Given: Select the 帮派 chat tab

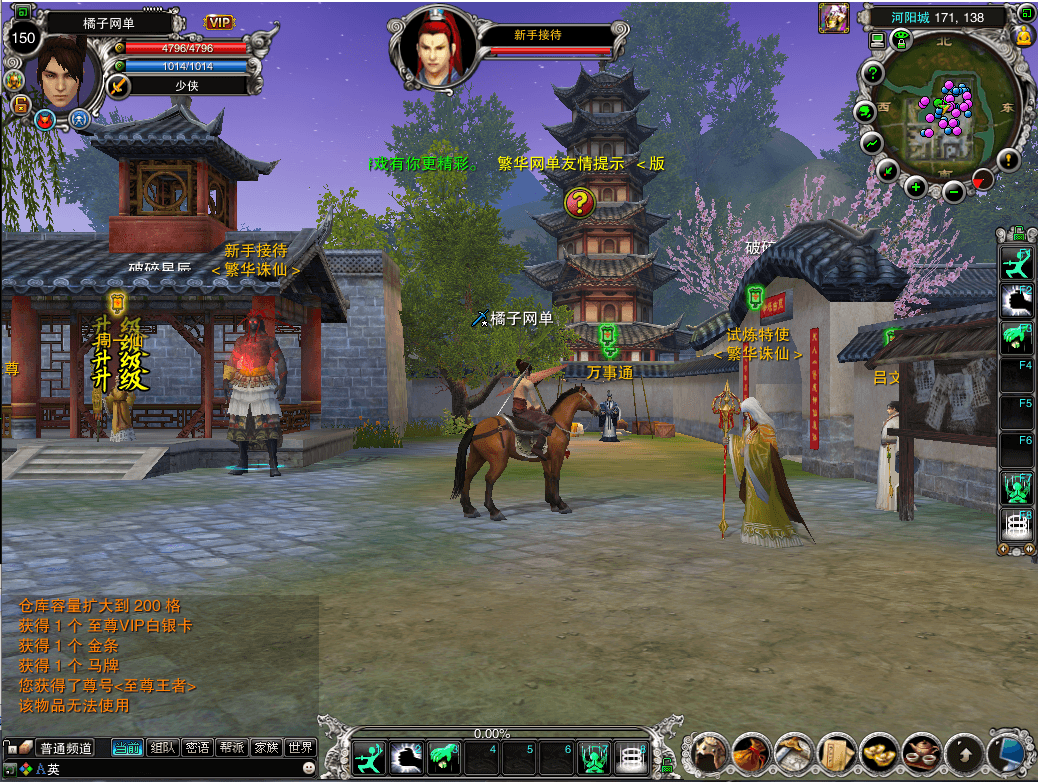Looking at the screenshot, I should point(232,747).
